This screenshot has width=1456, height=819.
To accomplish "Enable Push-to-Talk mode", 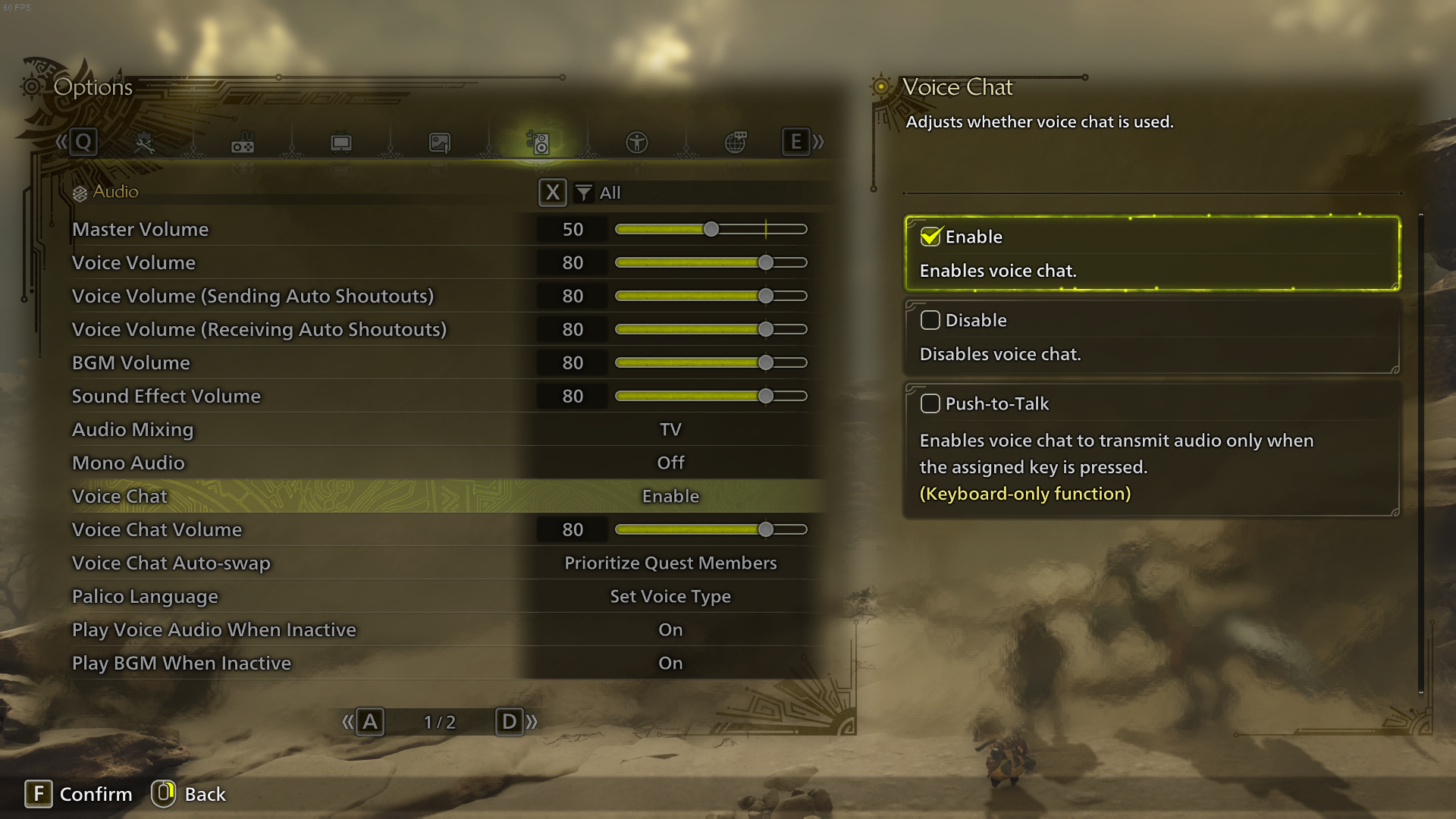I will (930, 403).
